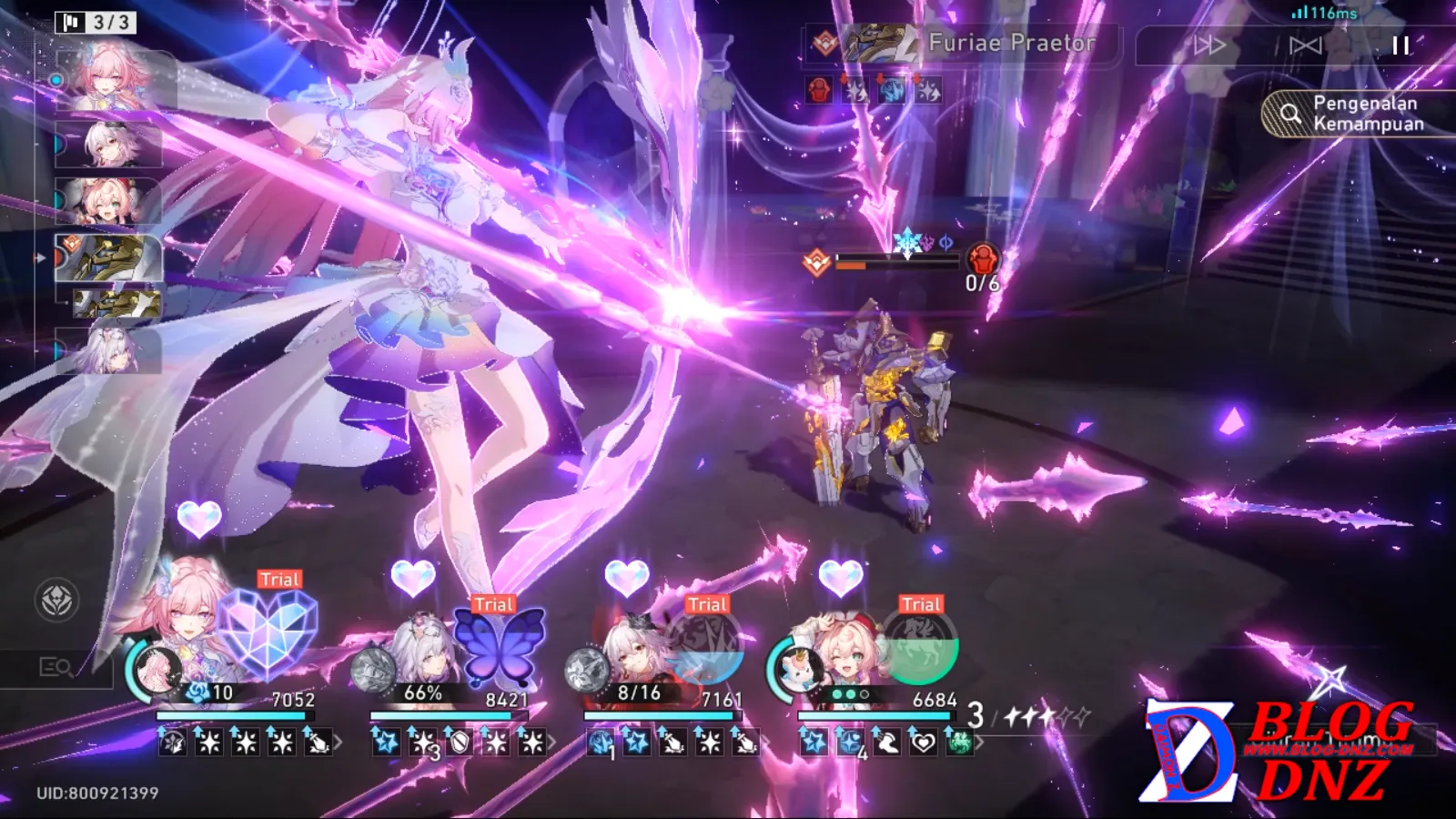Toggle the auto-battle button
The image size is (1456, 819).
pyautogui.click(x=1305, y=45)
